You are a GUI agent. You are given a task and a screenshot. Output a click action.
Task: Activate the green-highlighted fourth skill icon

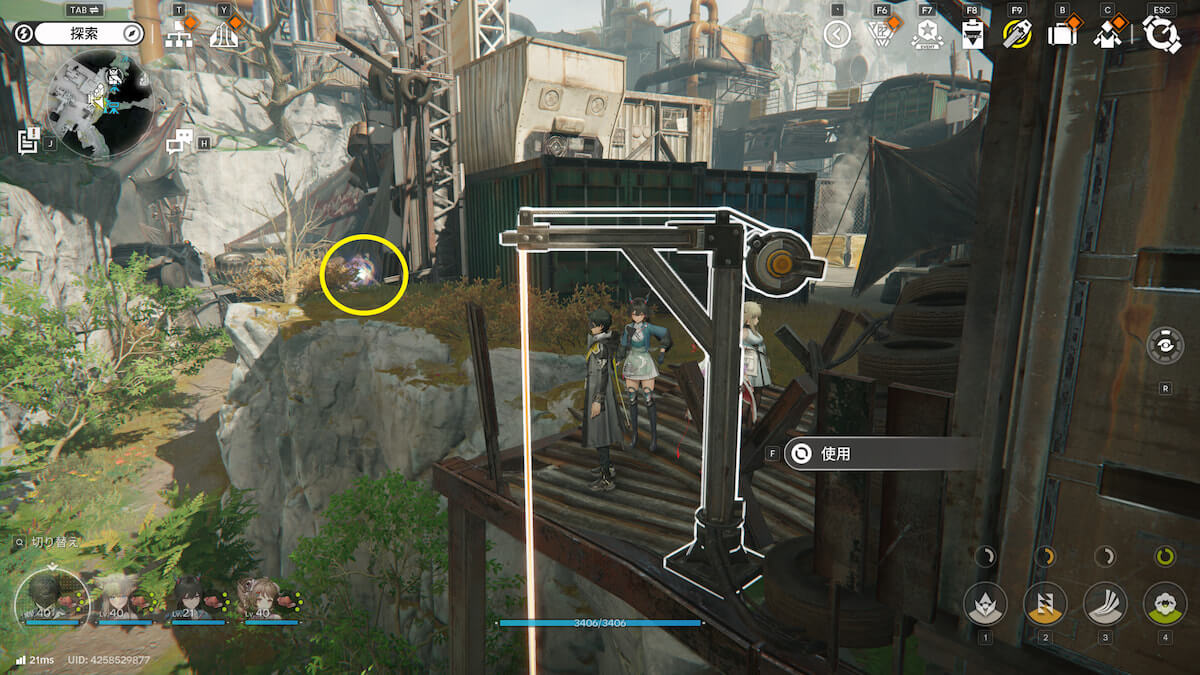click(x=1165, y=603)
